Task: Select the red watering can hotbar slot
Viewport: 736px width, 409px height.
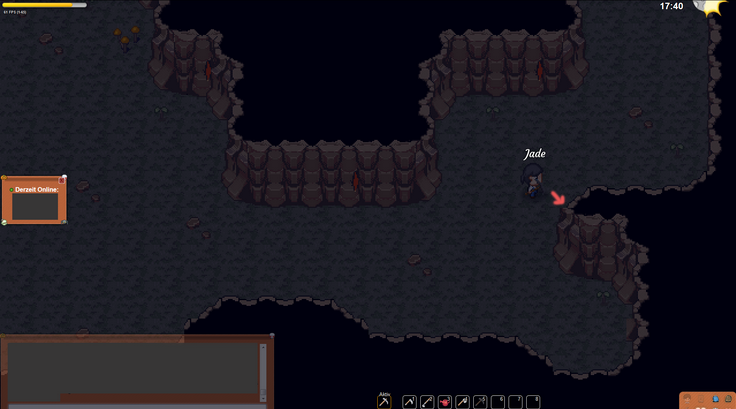Action: click(445, 402)
